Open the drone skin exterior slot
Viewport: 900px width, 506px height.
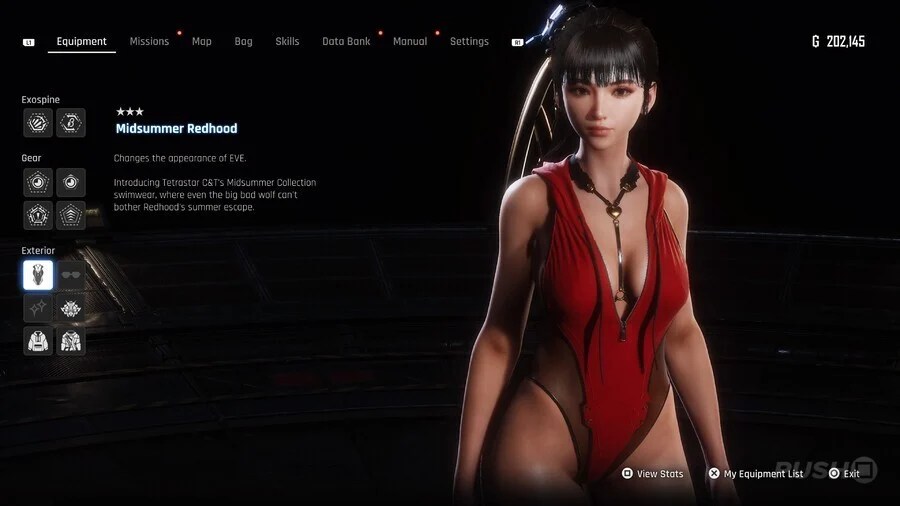point(71,308)
